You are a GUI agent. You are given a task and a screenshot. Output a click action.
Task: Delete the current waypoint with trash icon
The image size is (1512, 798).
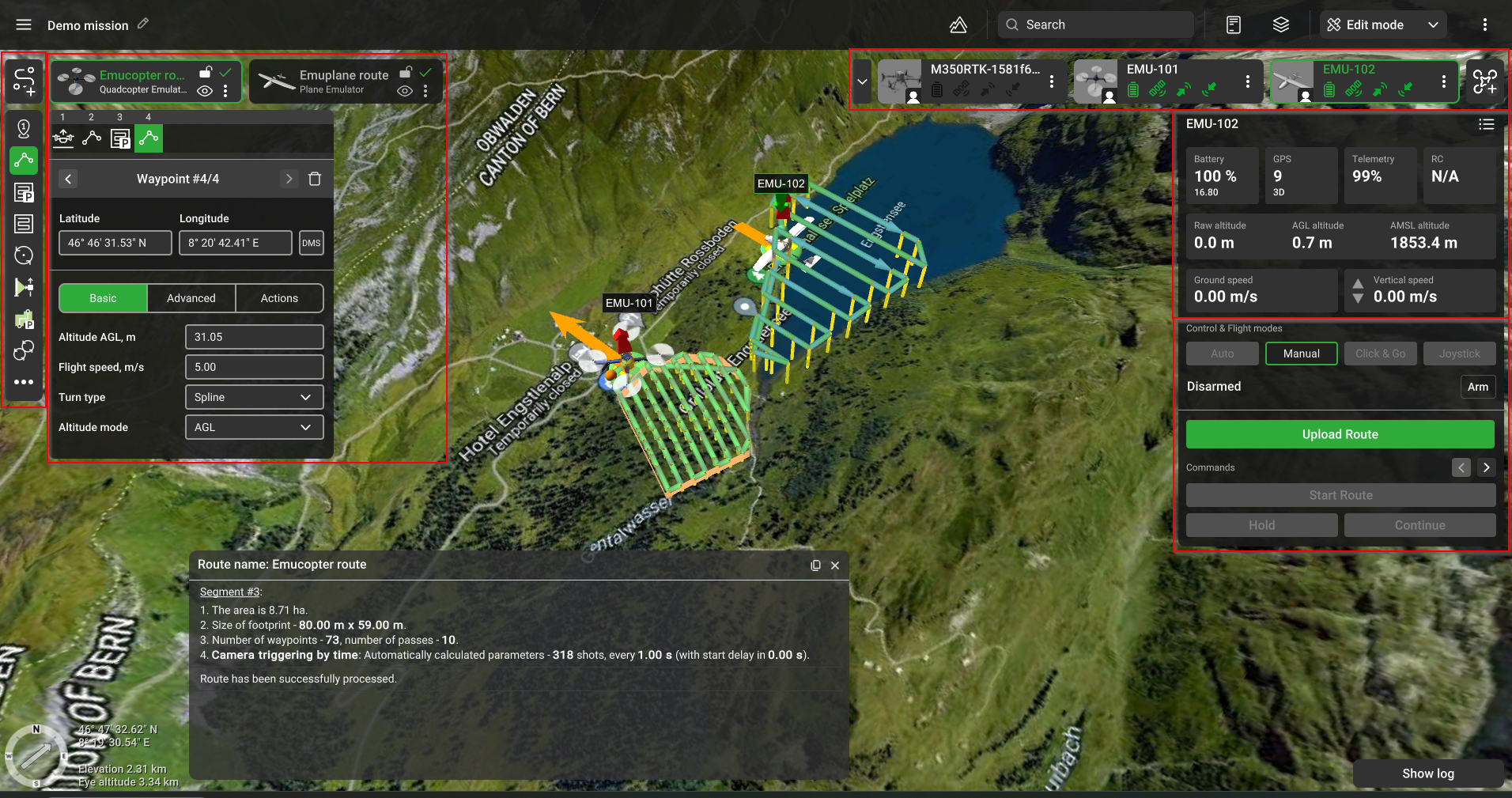(315, 179)
